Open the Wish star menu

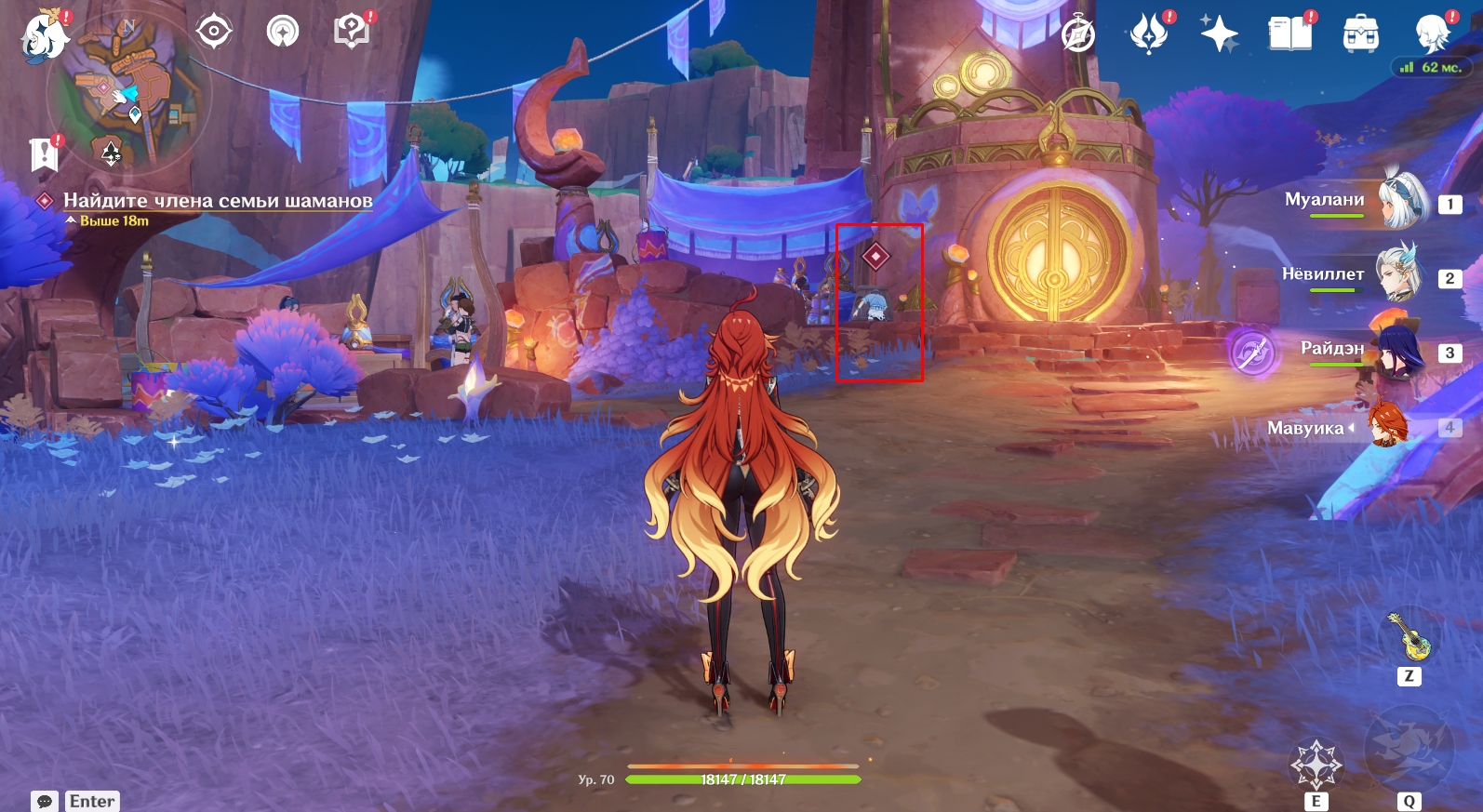click(x=1219, y=34)
